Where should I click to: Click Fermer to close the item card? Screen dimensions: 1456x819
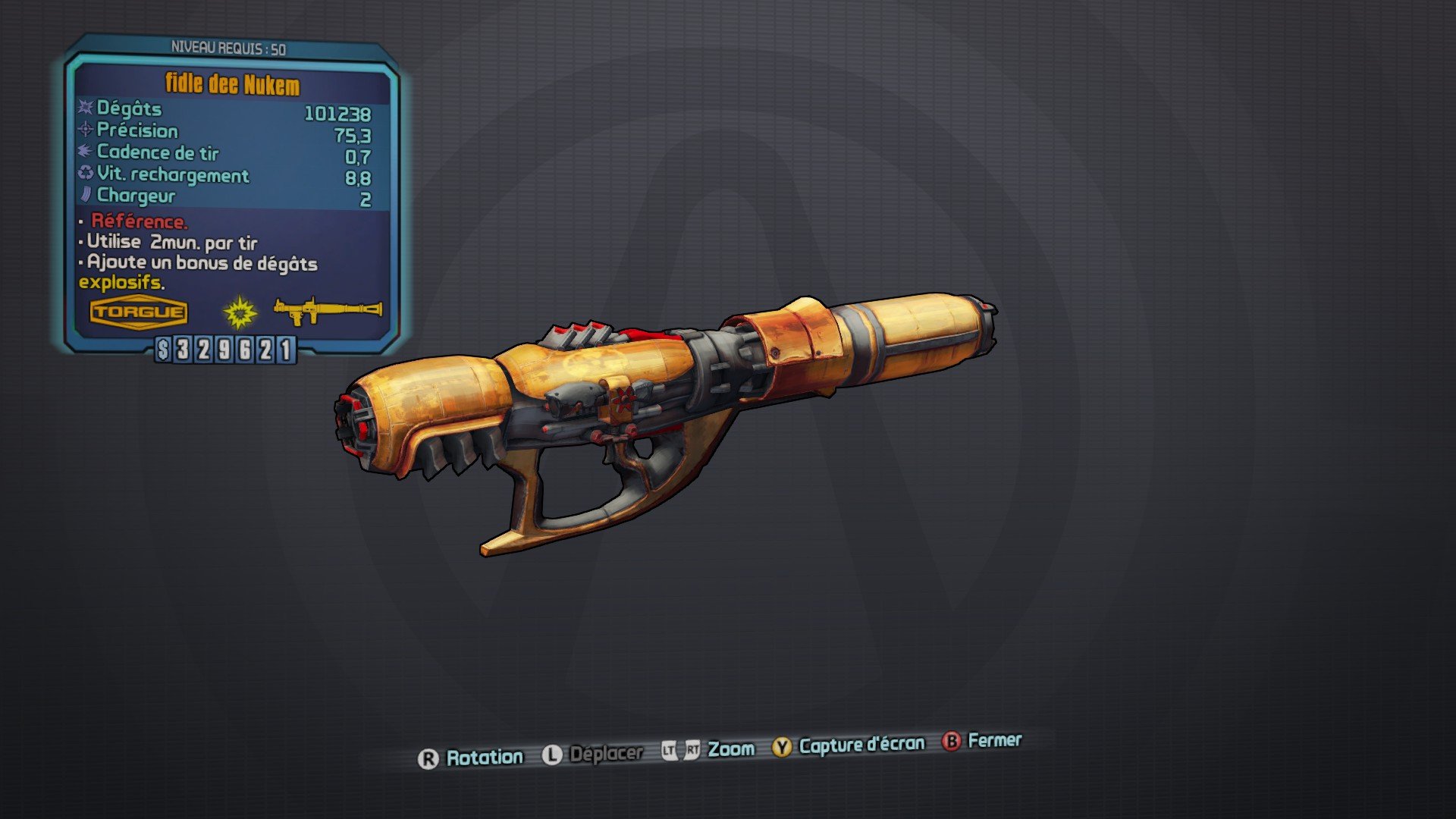[993, 742]
